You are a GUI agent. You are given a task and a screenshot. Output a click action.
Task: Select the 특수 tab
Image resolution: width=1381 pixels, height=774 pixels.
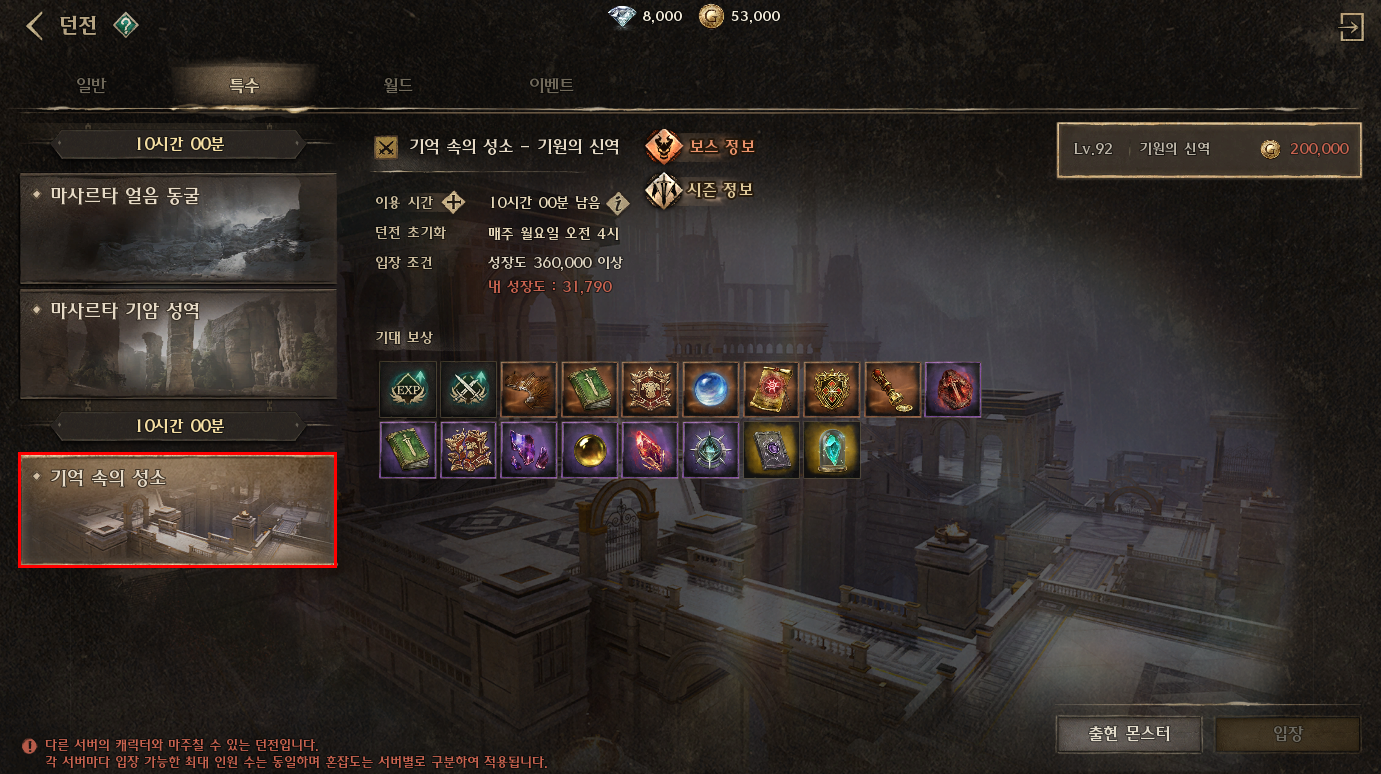pyautogui.click(x=244, y=85)
